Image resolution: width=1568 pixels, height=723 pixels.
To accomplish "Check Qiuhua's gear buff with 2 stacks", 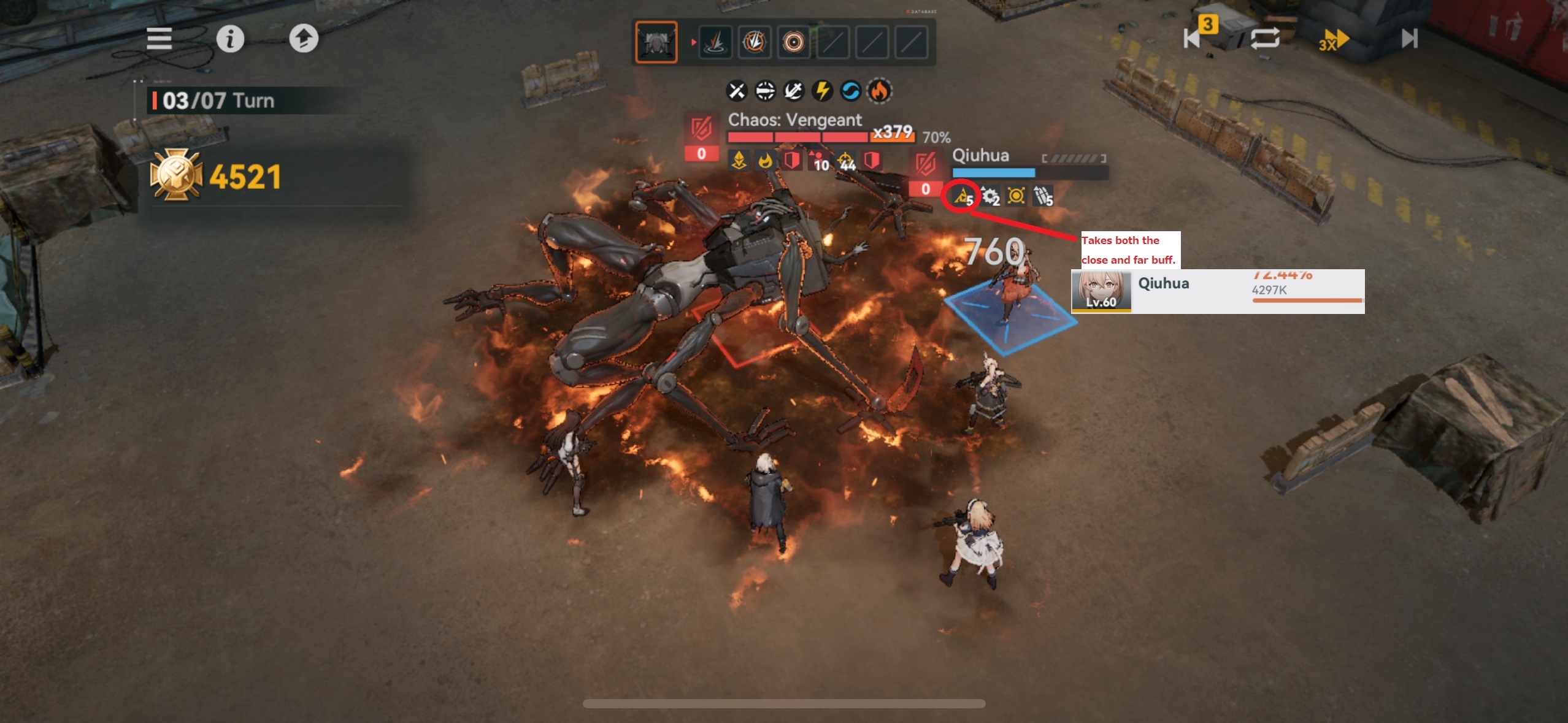I will [990, 196].
